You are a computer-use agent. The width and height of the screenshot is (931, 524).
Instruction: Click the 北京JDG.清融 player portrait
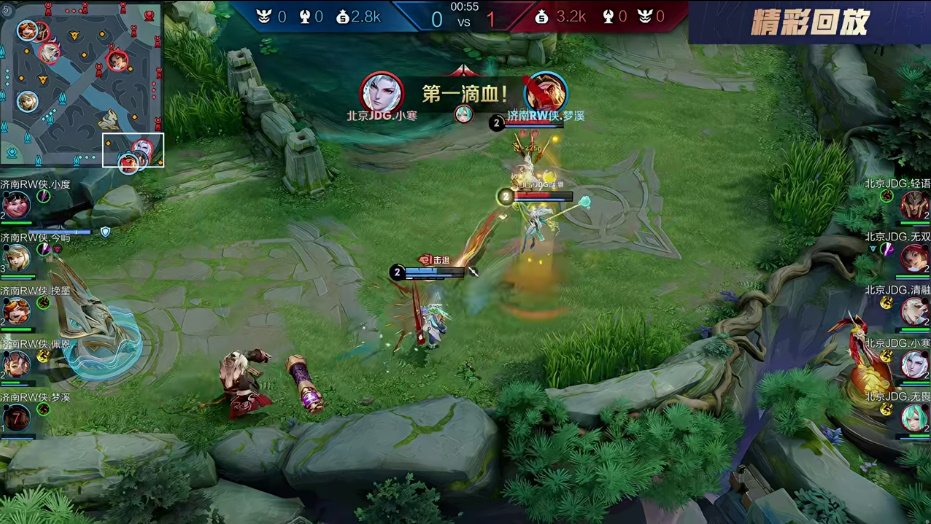[914, 311]
